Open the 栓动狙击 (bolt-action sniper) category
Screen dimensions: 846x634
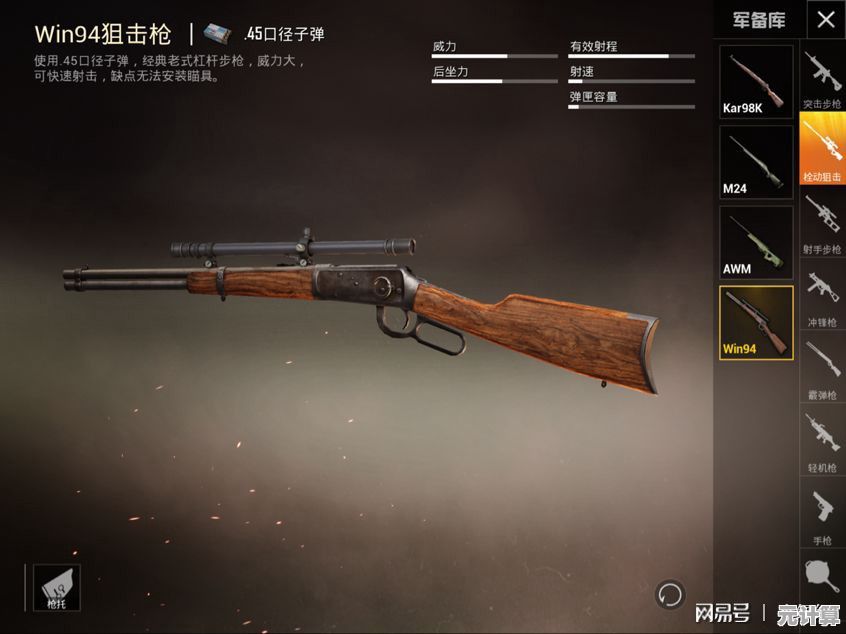point(822,150)
